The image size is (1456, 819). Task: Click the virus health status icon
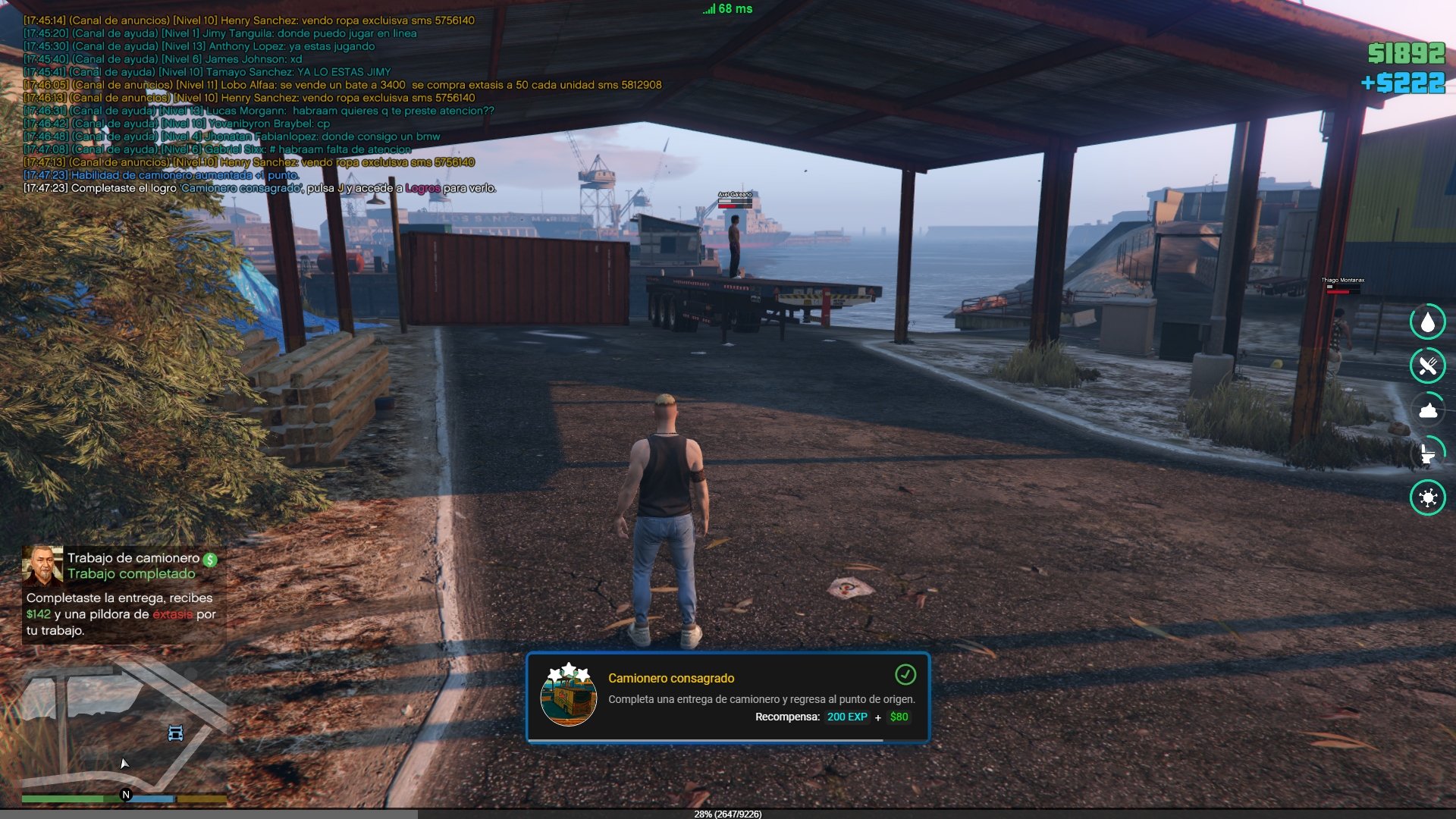click(x=1428, y=498)
